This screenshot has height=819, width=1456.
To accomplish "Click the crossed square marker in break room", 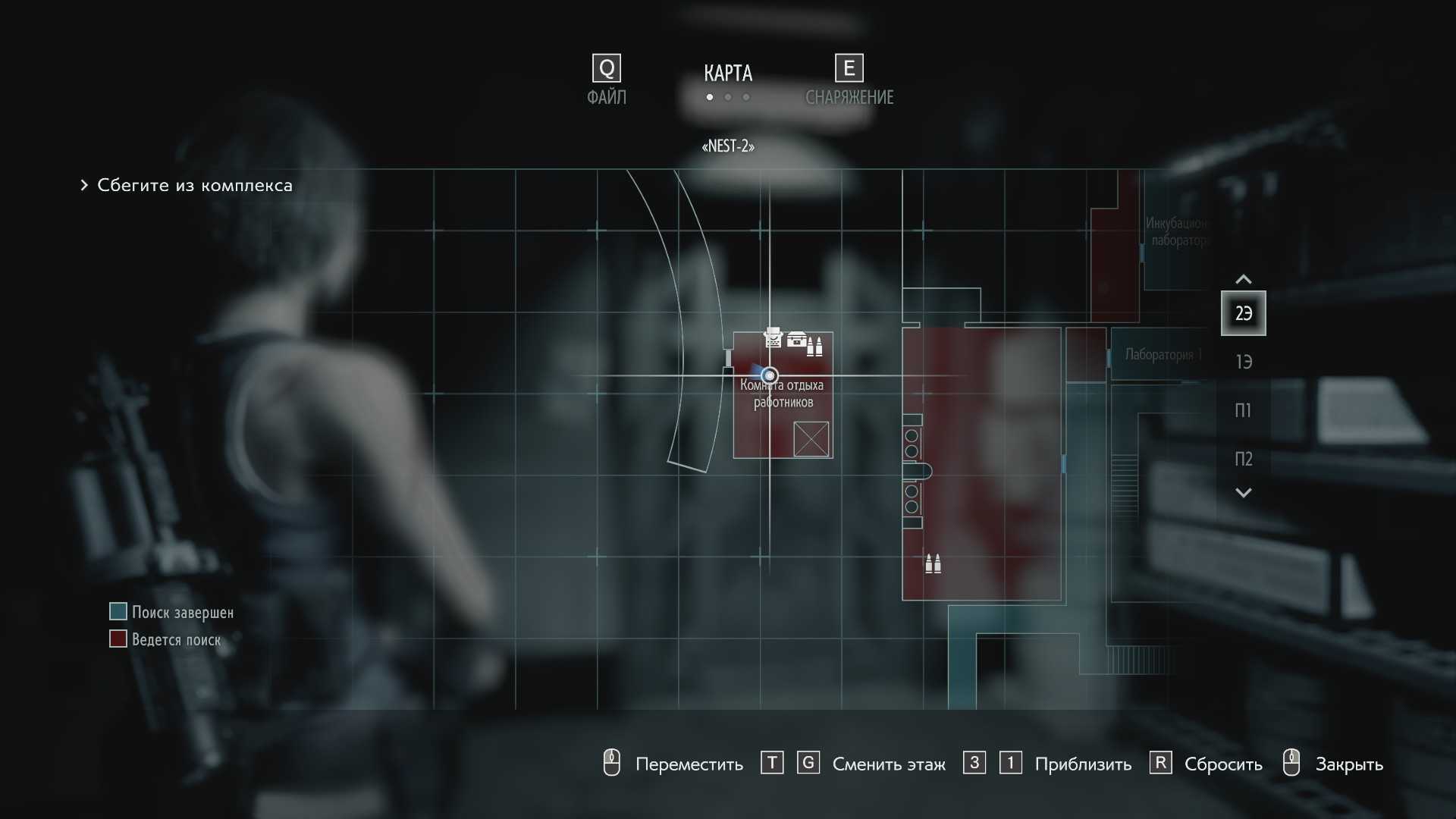I will [x=811, y=439].
